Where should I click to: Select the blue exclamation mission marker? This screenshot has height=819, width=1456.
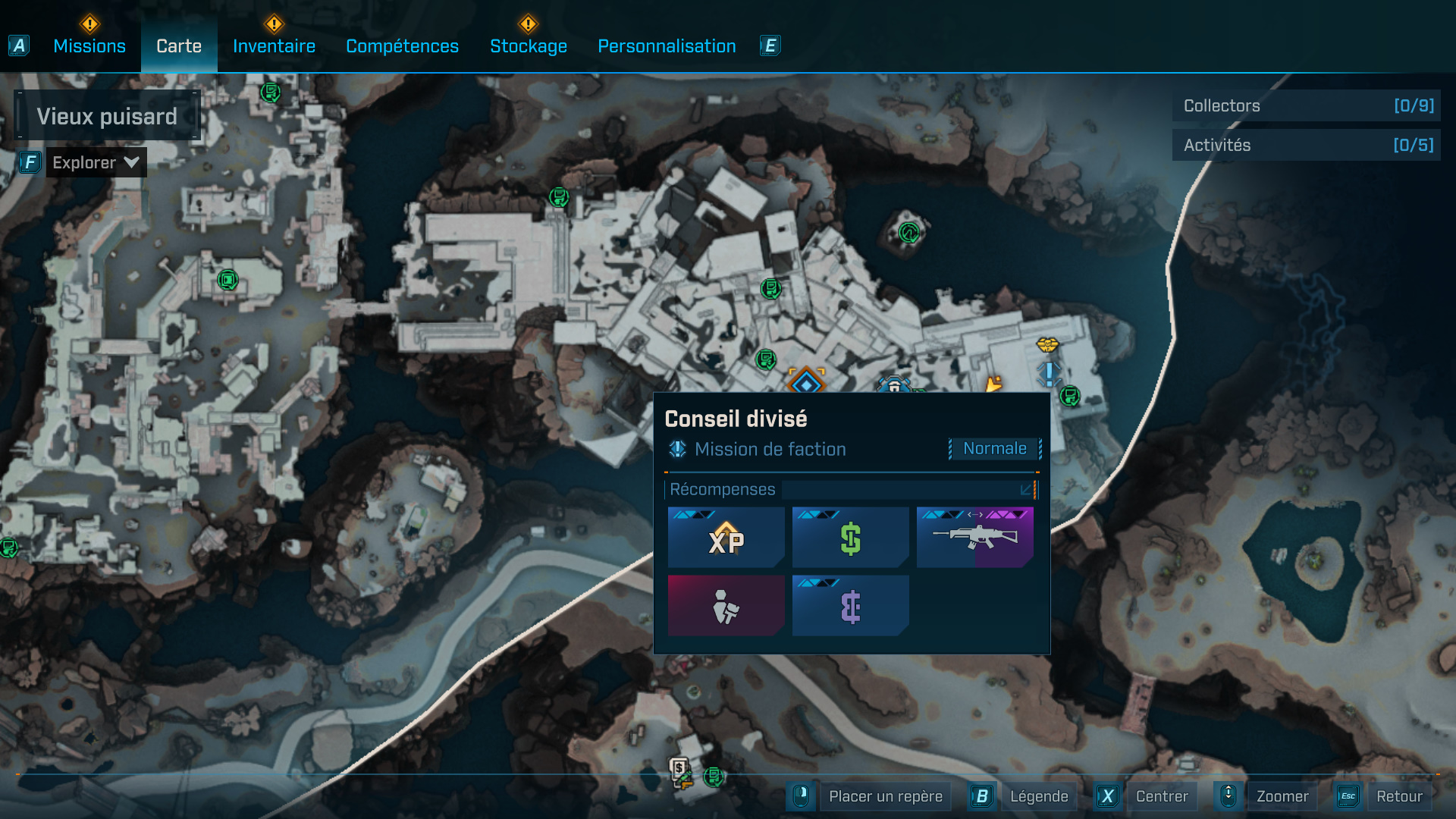point(1049,373)
